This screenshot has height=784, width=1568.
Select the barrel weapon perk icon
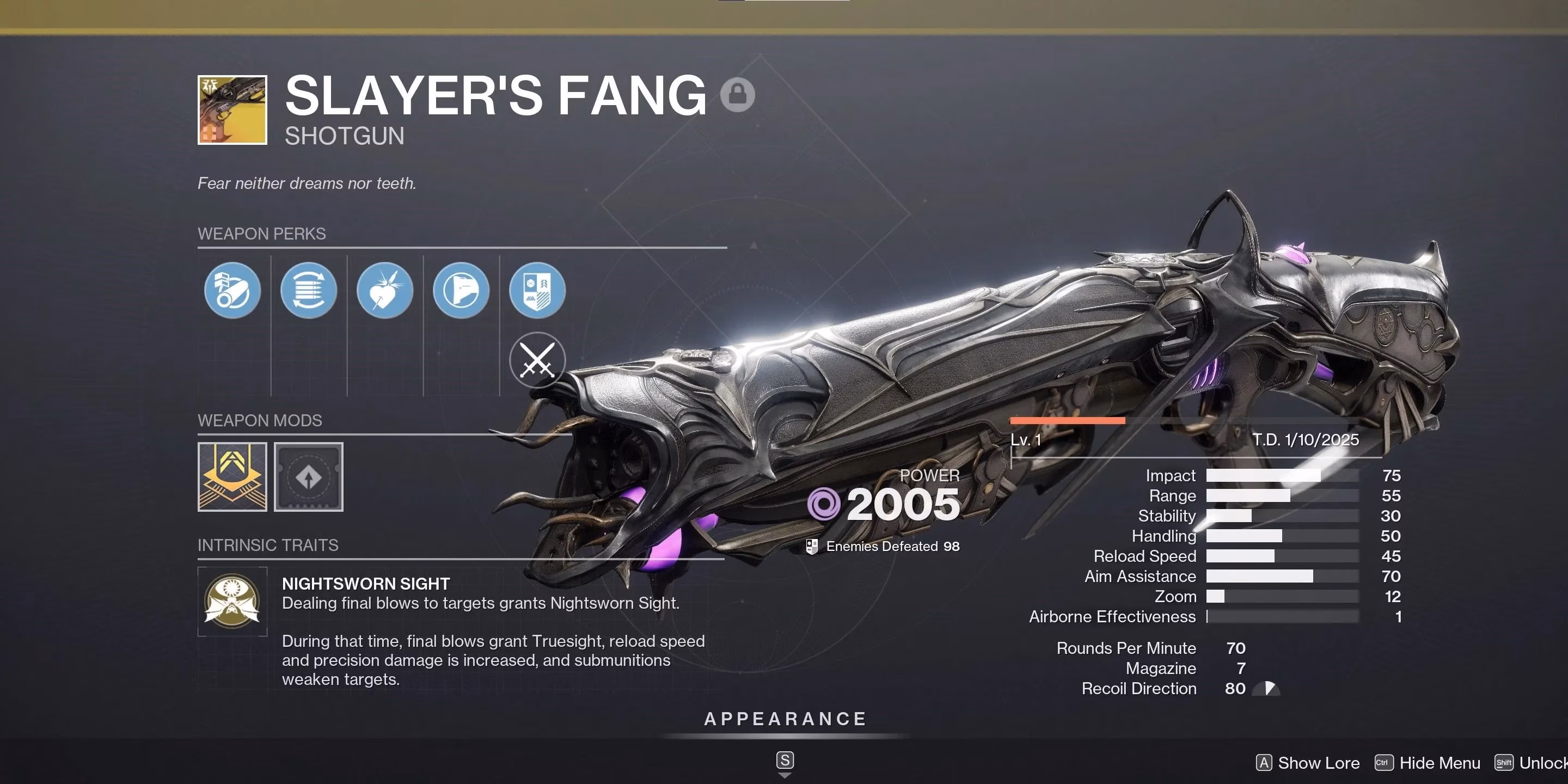pyautogui.click(x=232, y=291)
